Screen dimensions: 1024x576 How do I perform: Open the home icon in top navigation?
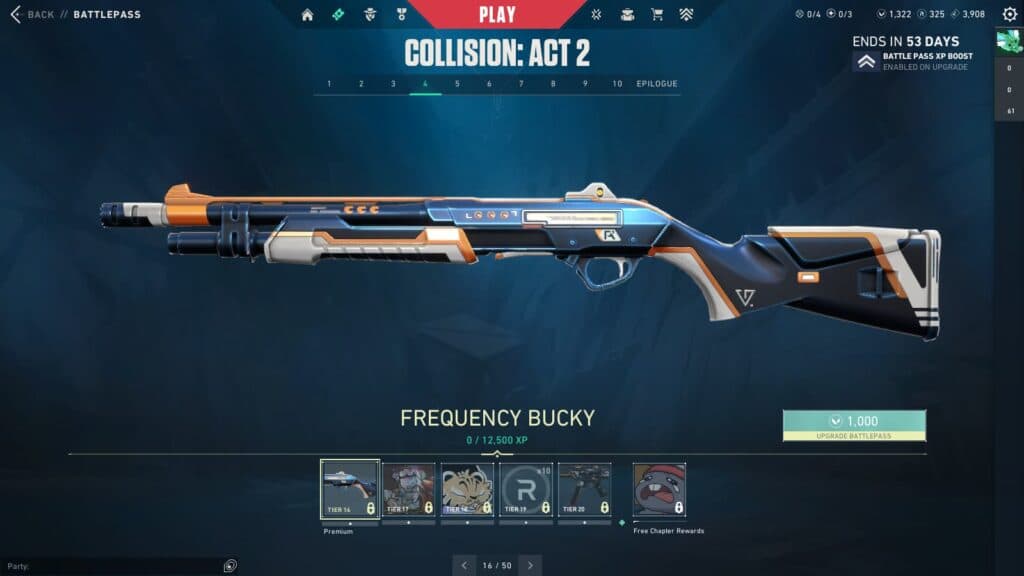coord(307,15)
